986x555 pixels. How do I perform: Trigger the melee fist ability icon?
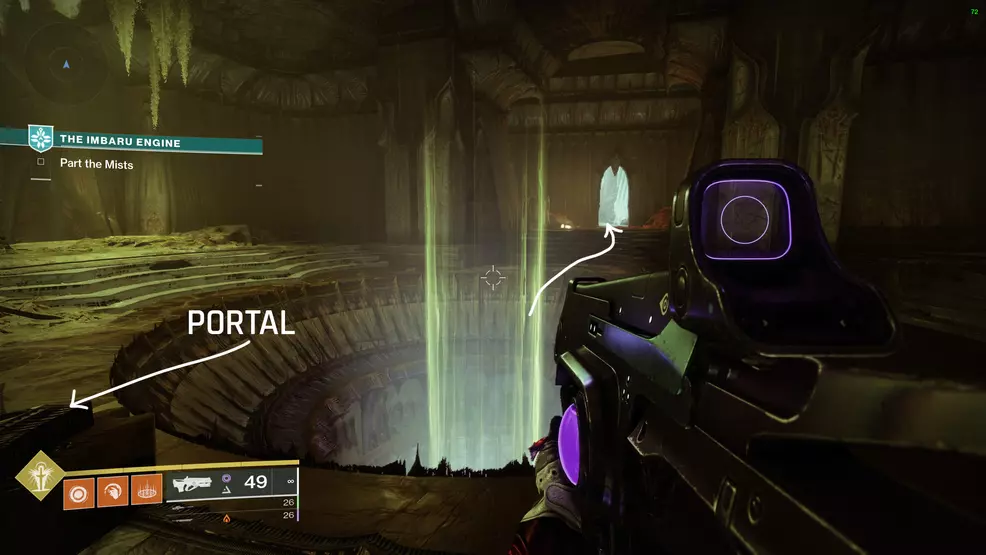pos(113,492)
